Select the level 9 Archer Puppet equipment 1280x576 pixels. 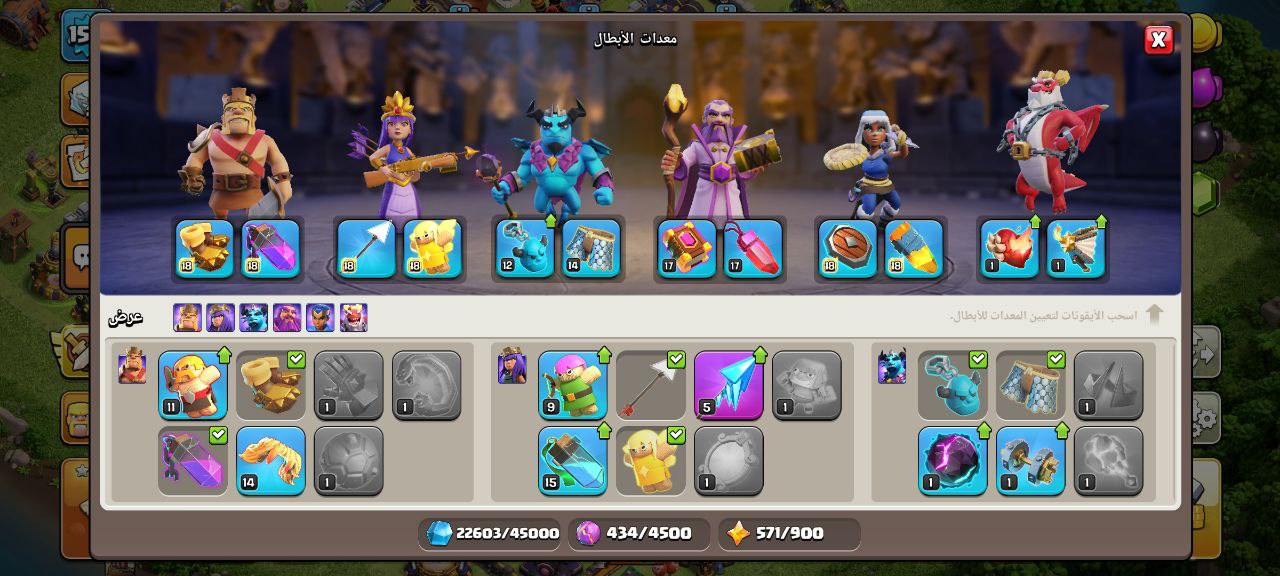pos(572,385)
